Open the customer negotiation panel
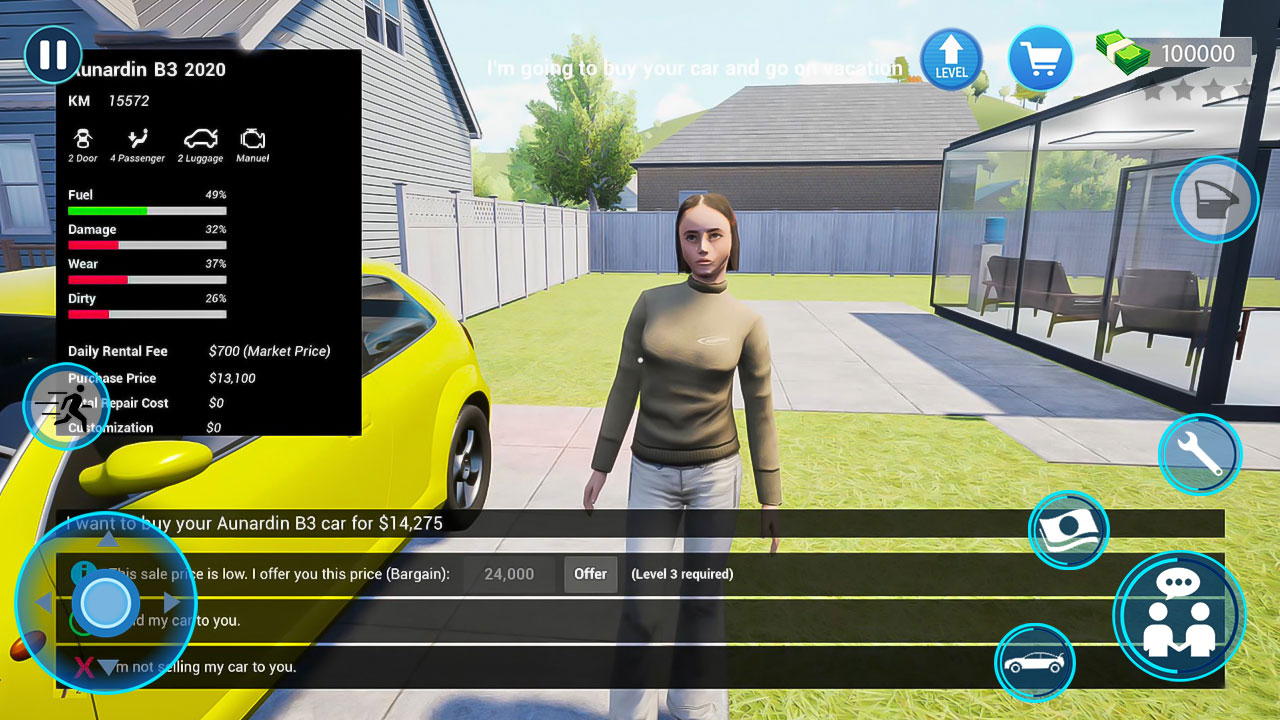 tap(1180, 616)
